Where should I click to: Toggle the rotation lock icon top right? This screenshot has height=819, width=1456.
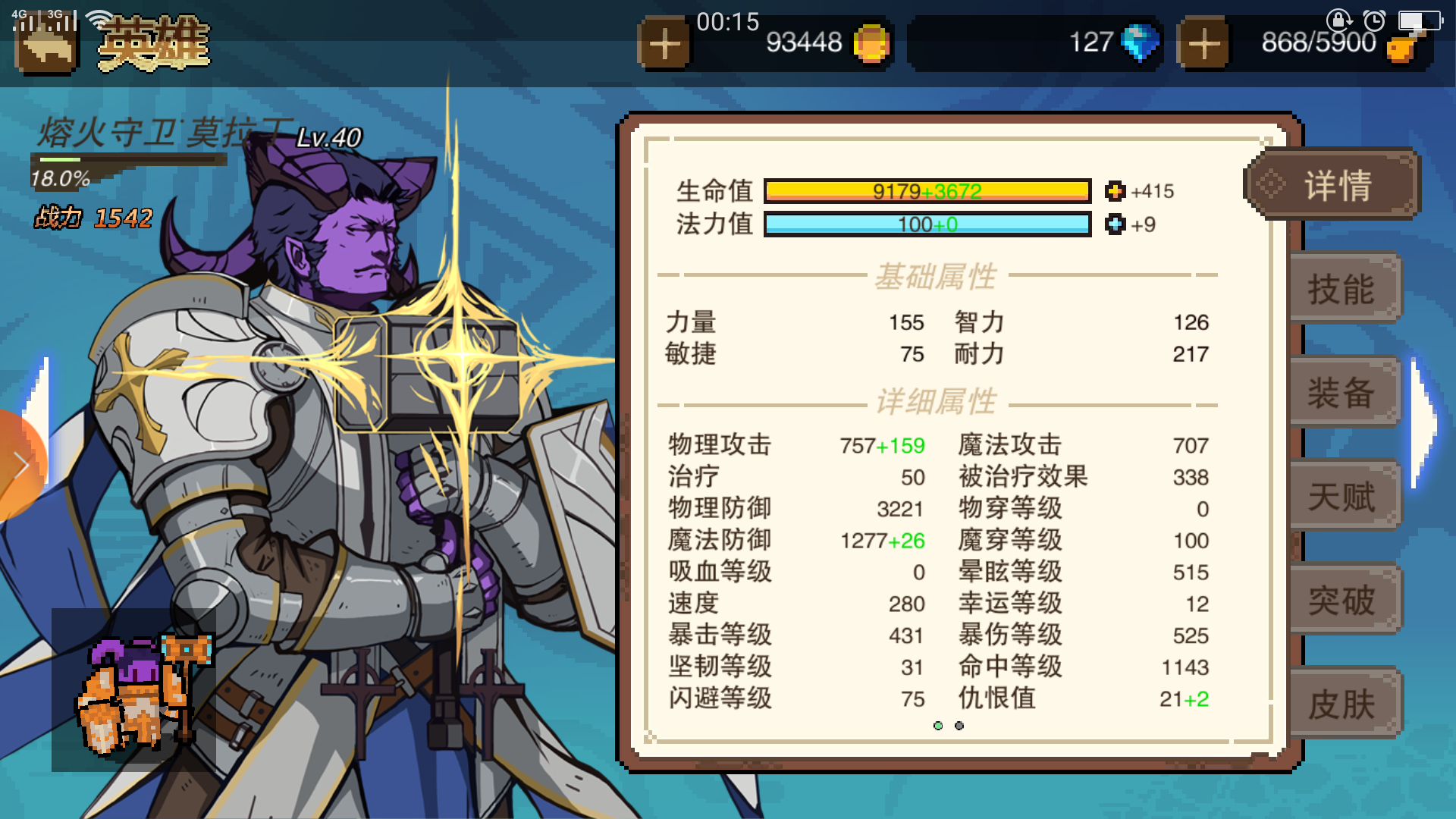pos(1338,20)
